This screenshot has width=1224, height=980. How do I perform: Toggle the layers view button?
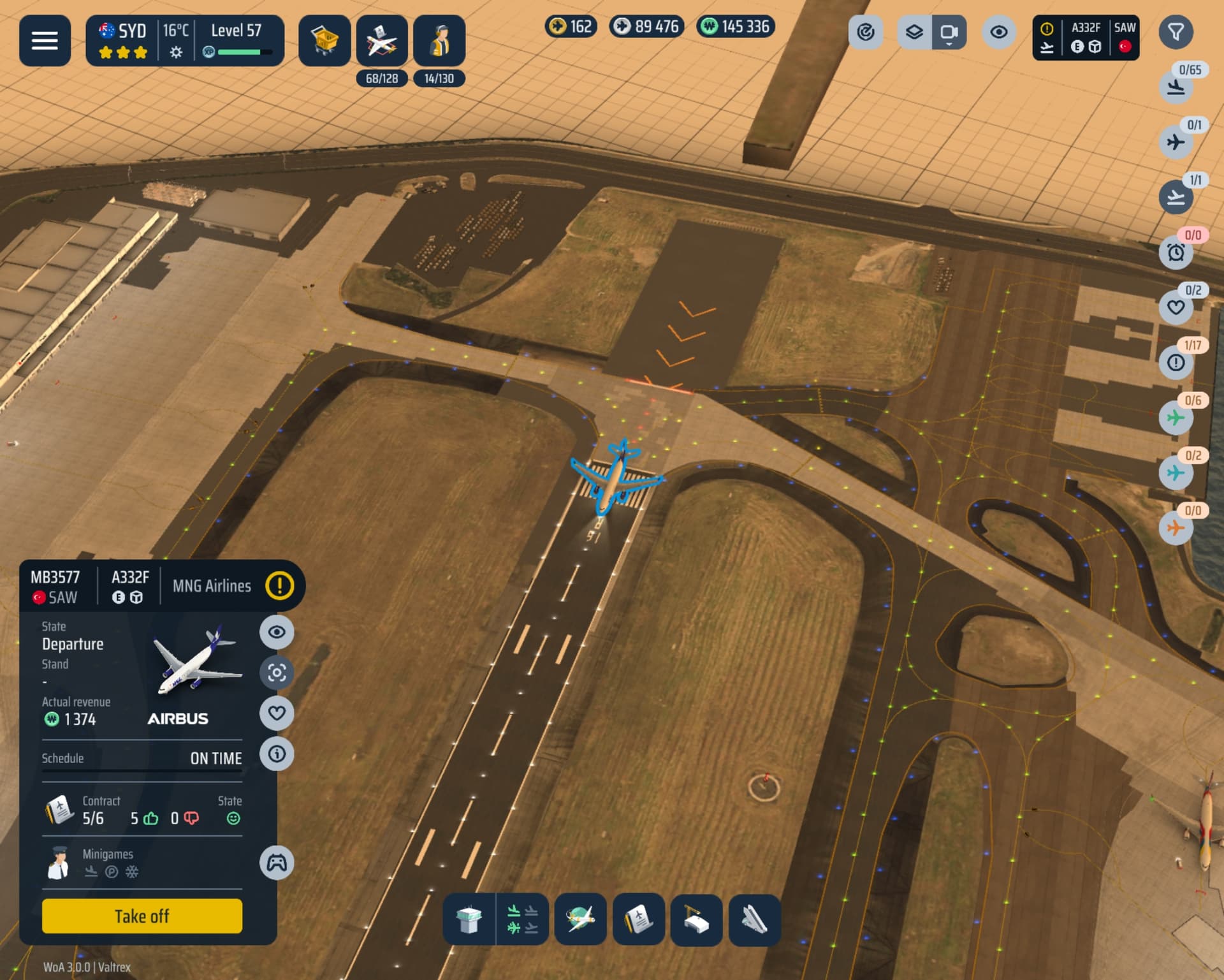(x=914, y=32)
